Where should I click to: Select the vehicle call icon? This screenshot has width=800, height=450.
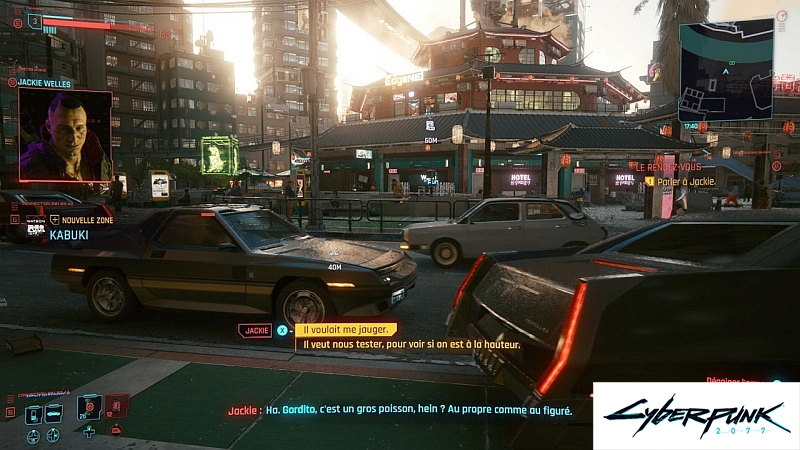[55, 413]
